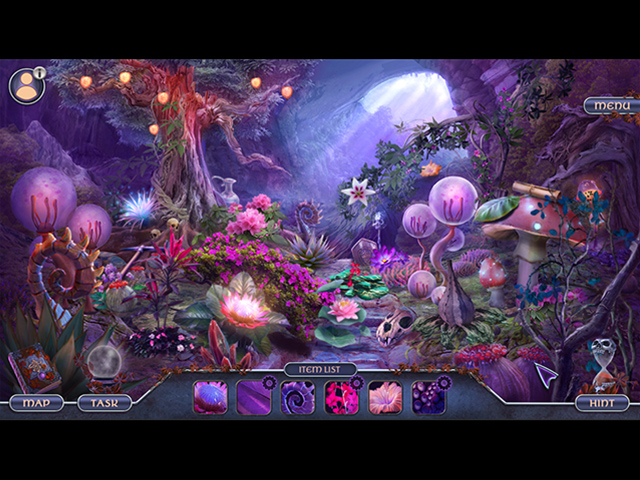This screenshot has height=480, width=640.
Task: Show the Task list
Action: tap(105, 403)
